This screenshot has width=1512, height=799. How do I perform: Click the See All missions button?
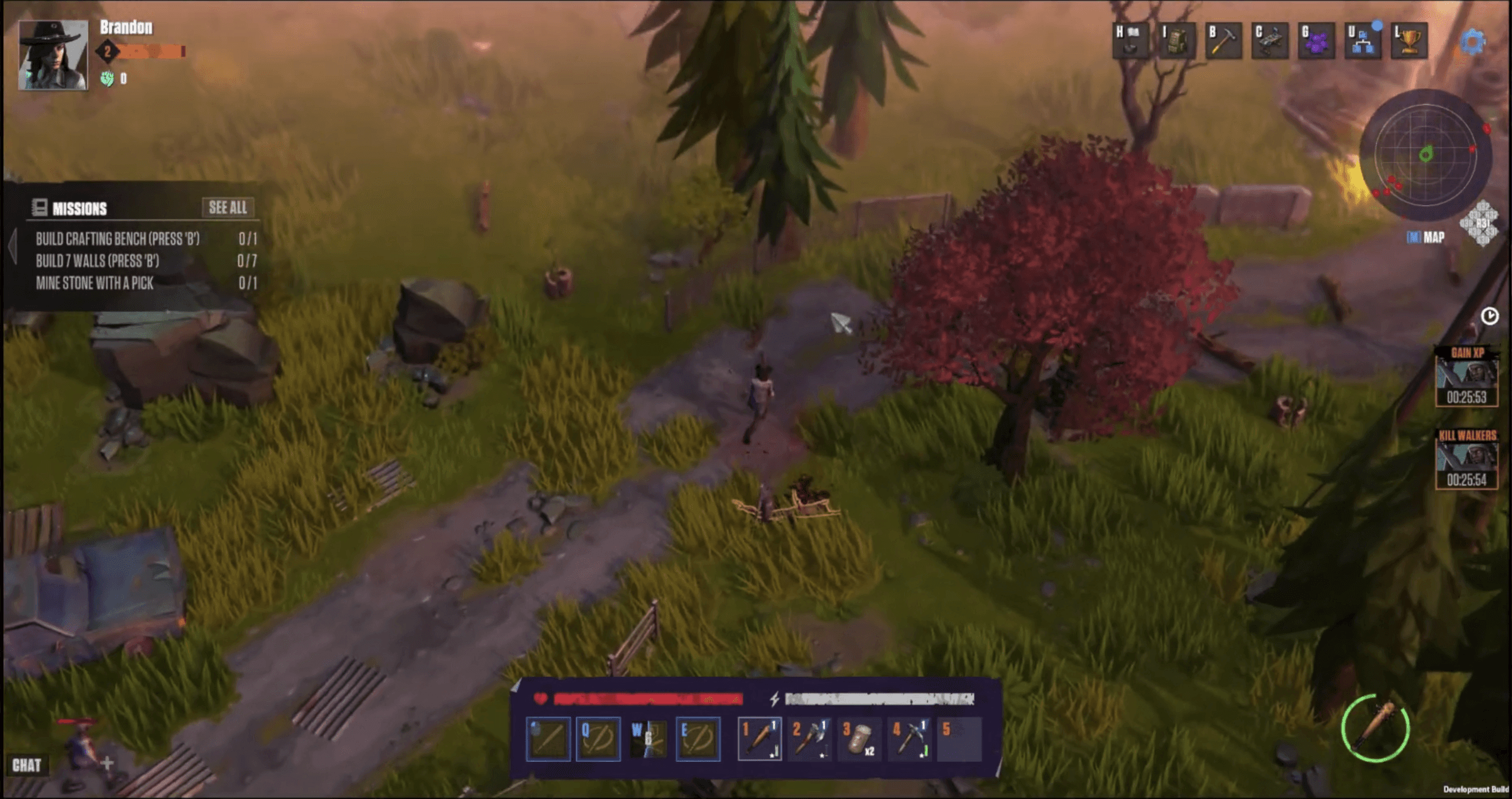click(228, 208)
